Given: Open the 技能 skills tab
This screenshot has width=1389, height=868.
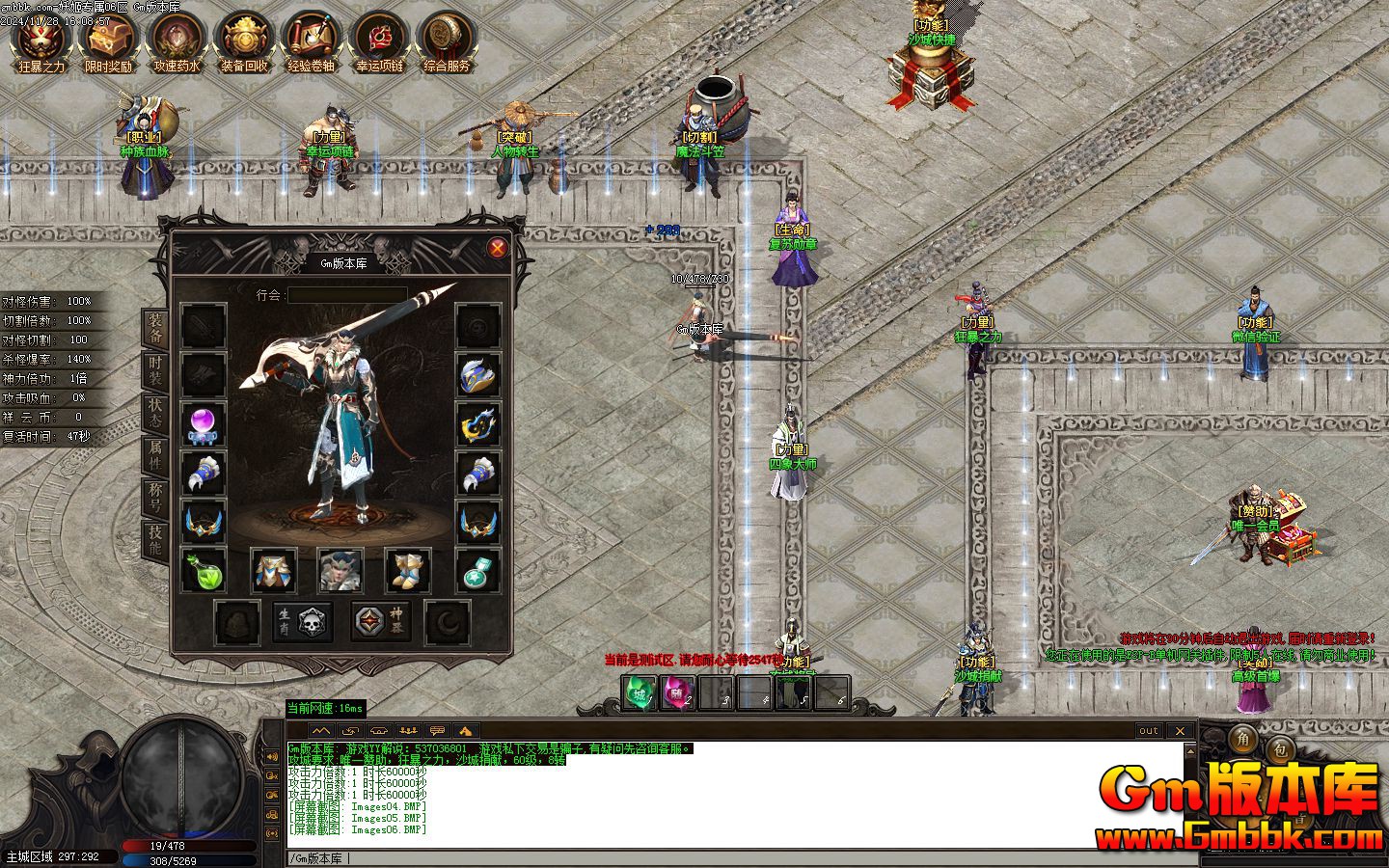Looking at the screenshot, I should pyautogui.click(x=154, y=538).
